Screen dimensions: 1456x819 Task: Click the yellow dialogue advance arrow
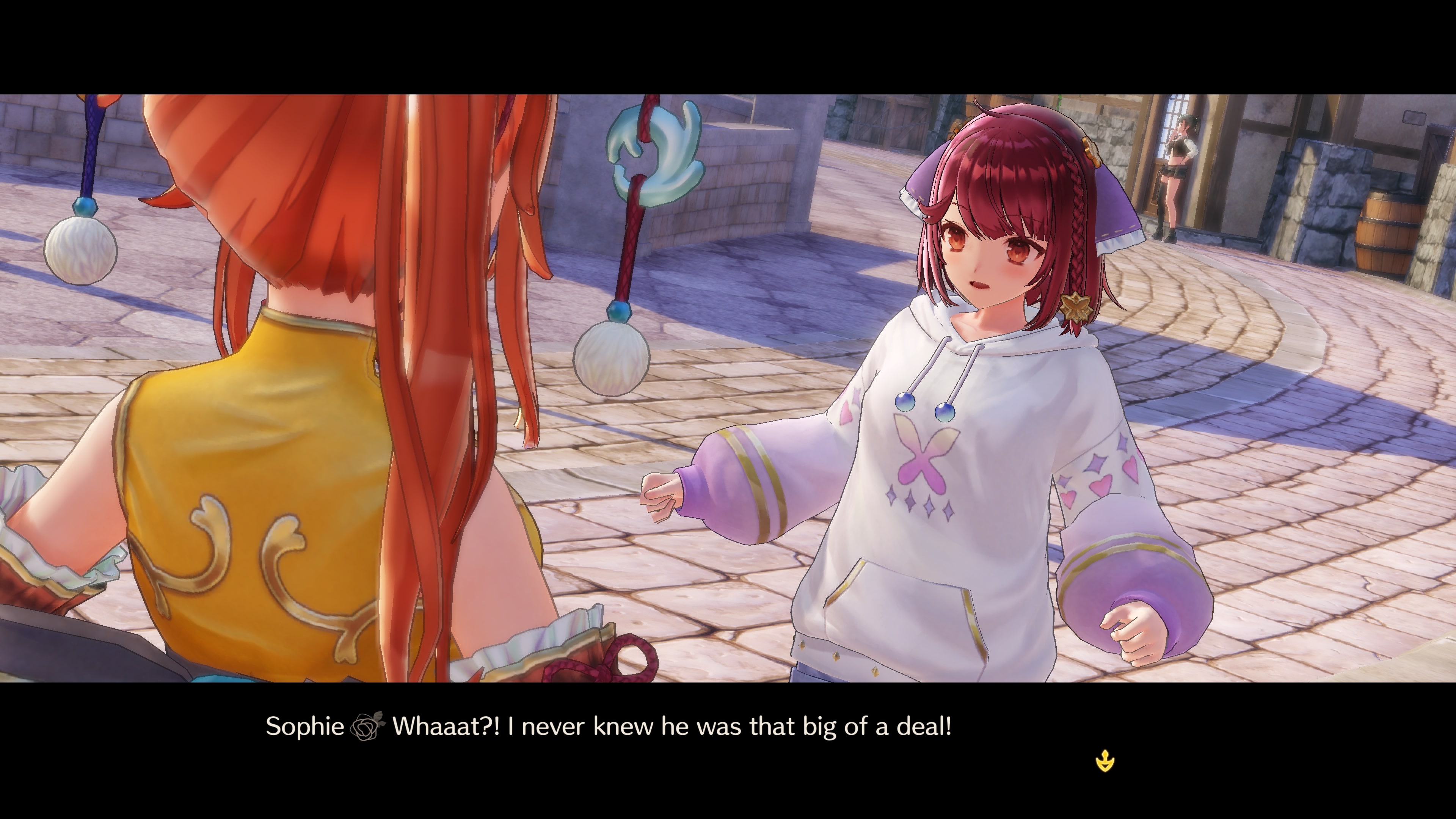pyautogui.click(x=1105, y=761)
